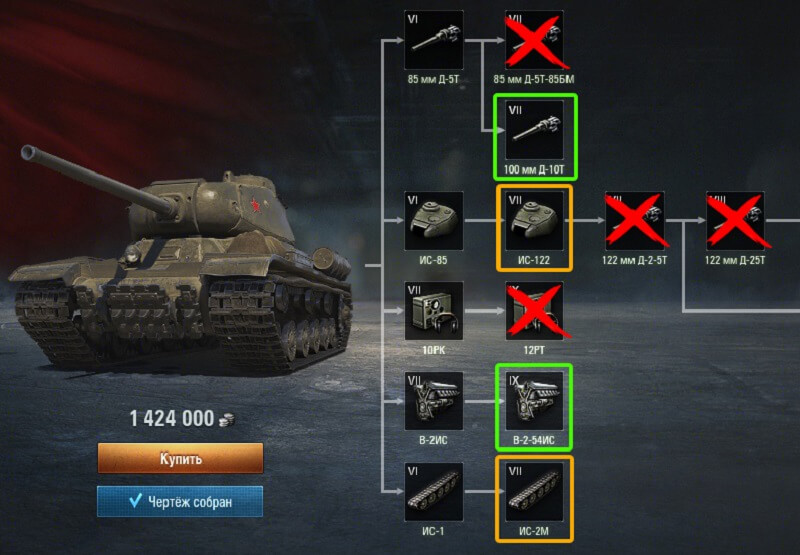Select the ИС-122 turret module
The height and width of the screenshot is (555, 800).
(533, 221)
